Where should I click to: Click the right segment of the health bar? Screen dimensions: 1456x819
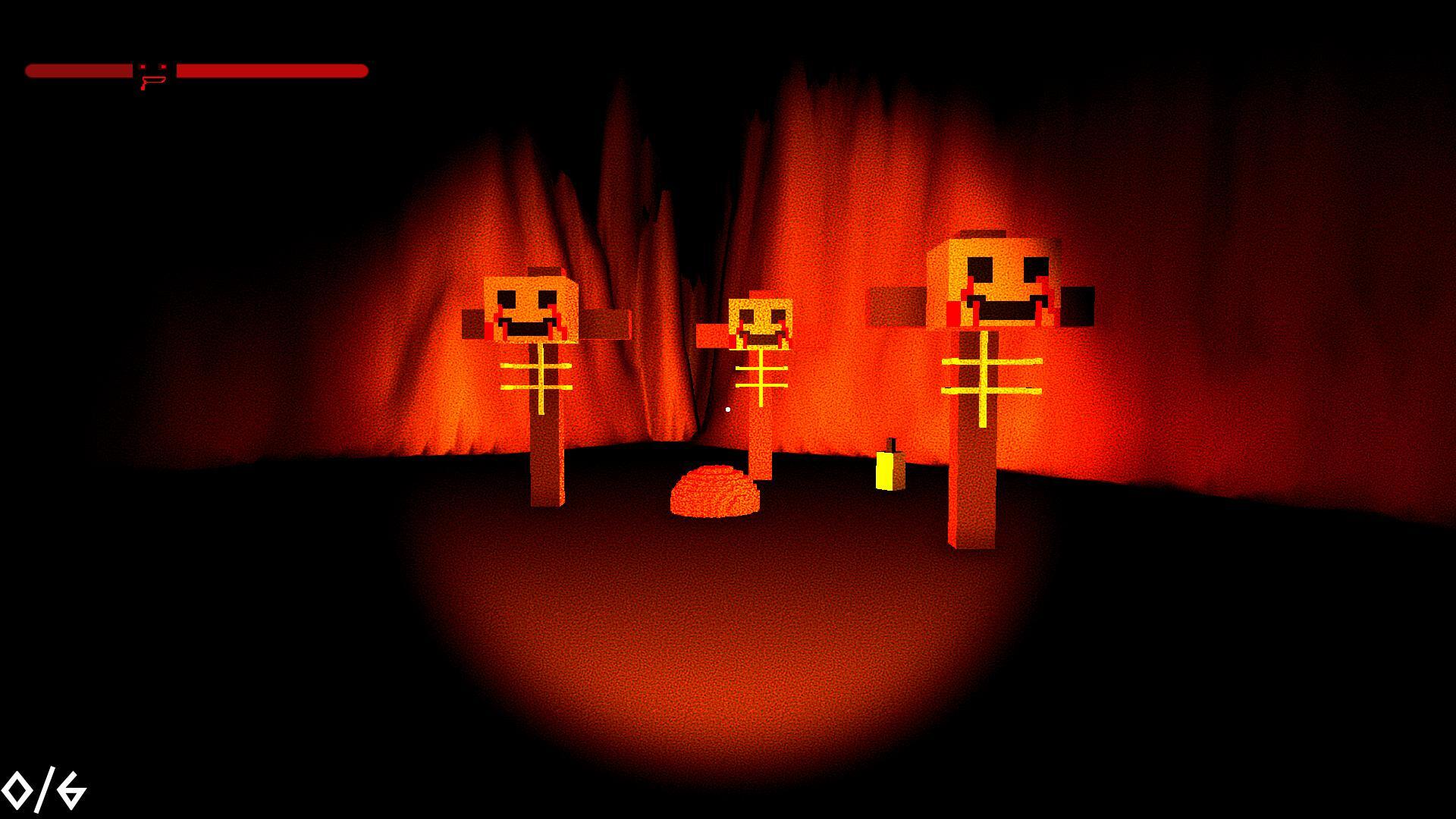(x=273, y=72)
